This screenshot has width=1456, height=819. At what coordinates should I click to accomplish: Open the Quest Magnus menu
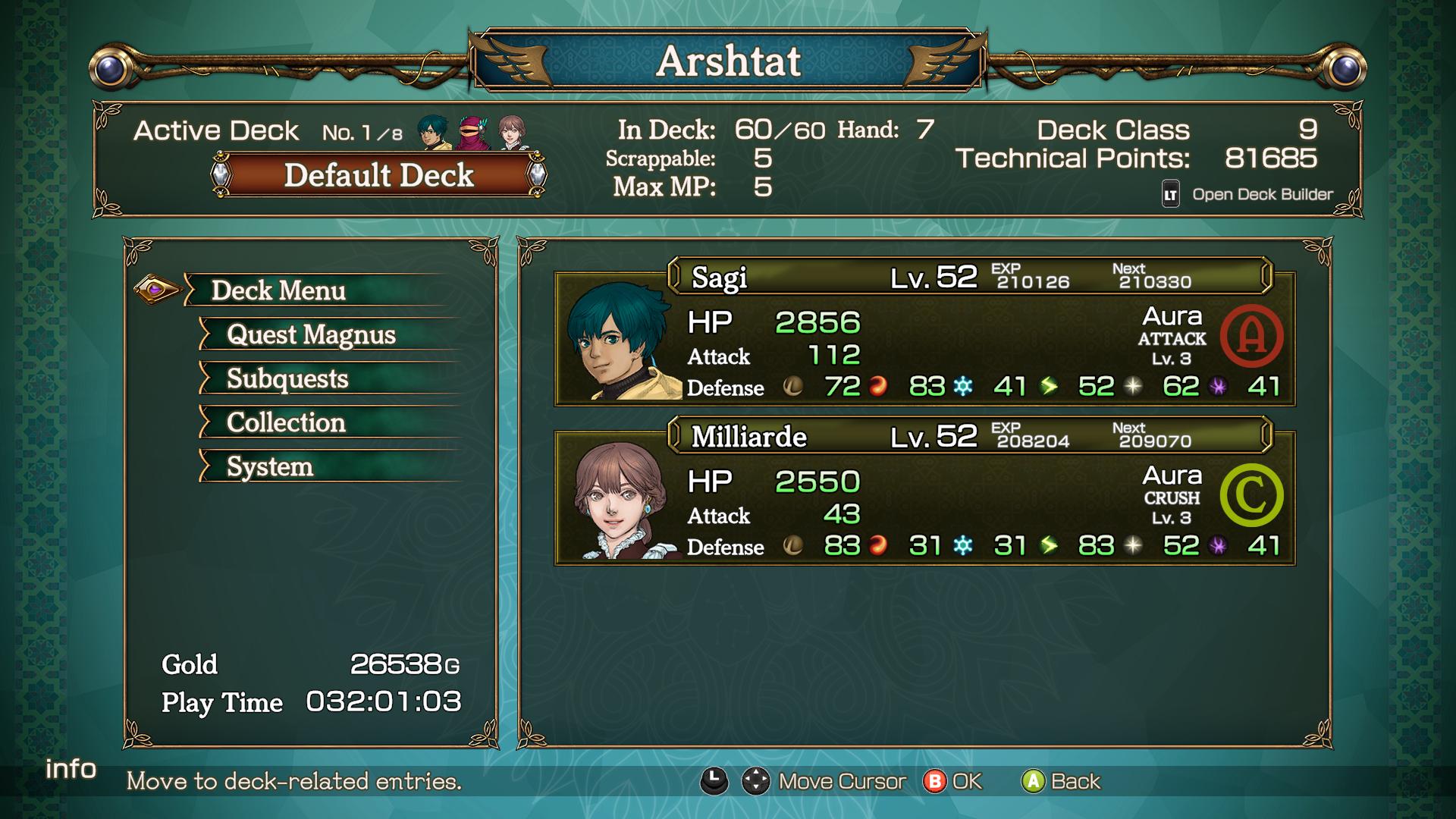311,334
